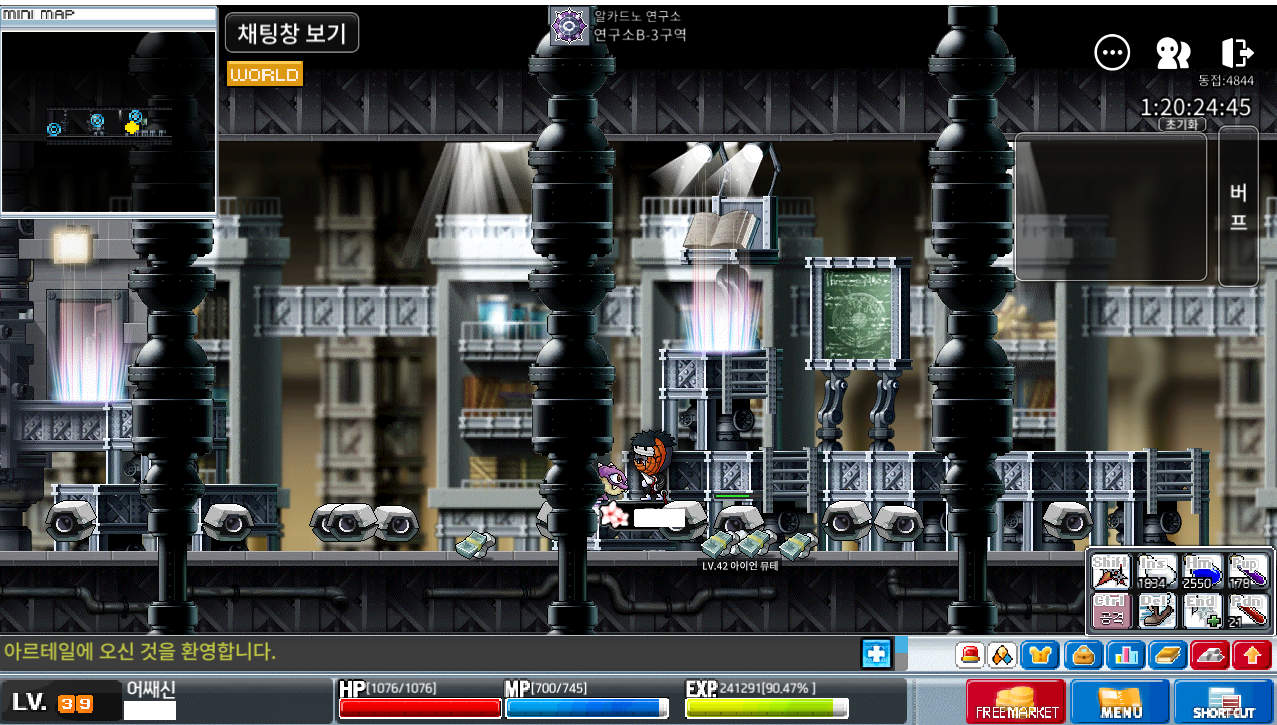The image size is (1277, 725).
Task: Tap the 공격 attack button
Action: coord(1110,611)
